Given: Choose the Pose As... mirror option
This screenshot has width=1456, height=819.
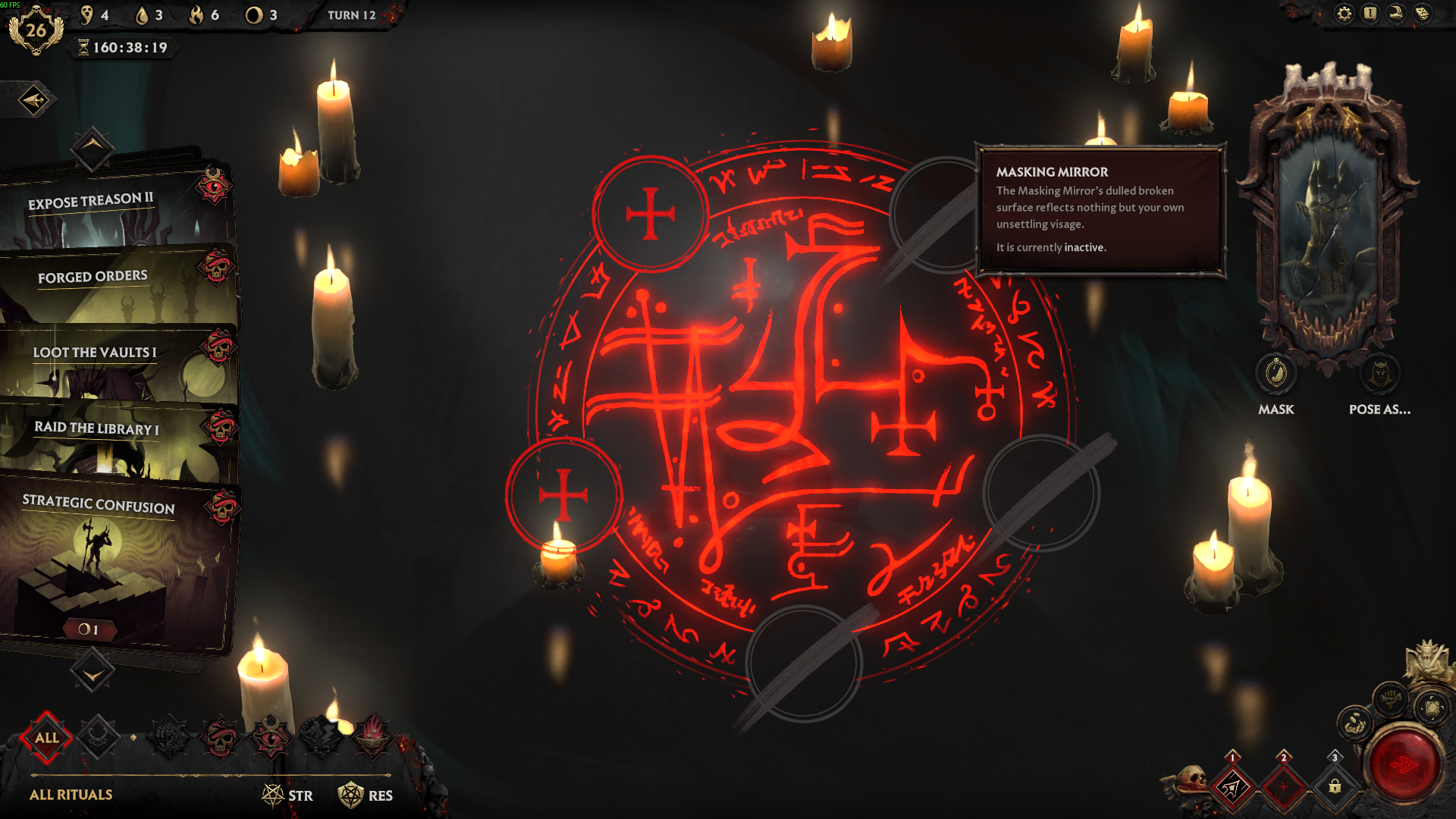Looking at the screenshot, I should (1379, 374).
